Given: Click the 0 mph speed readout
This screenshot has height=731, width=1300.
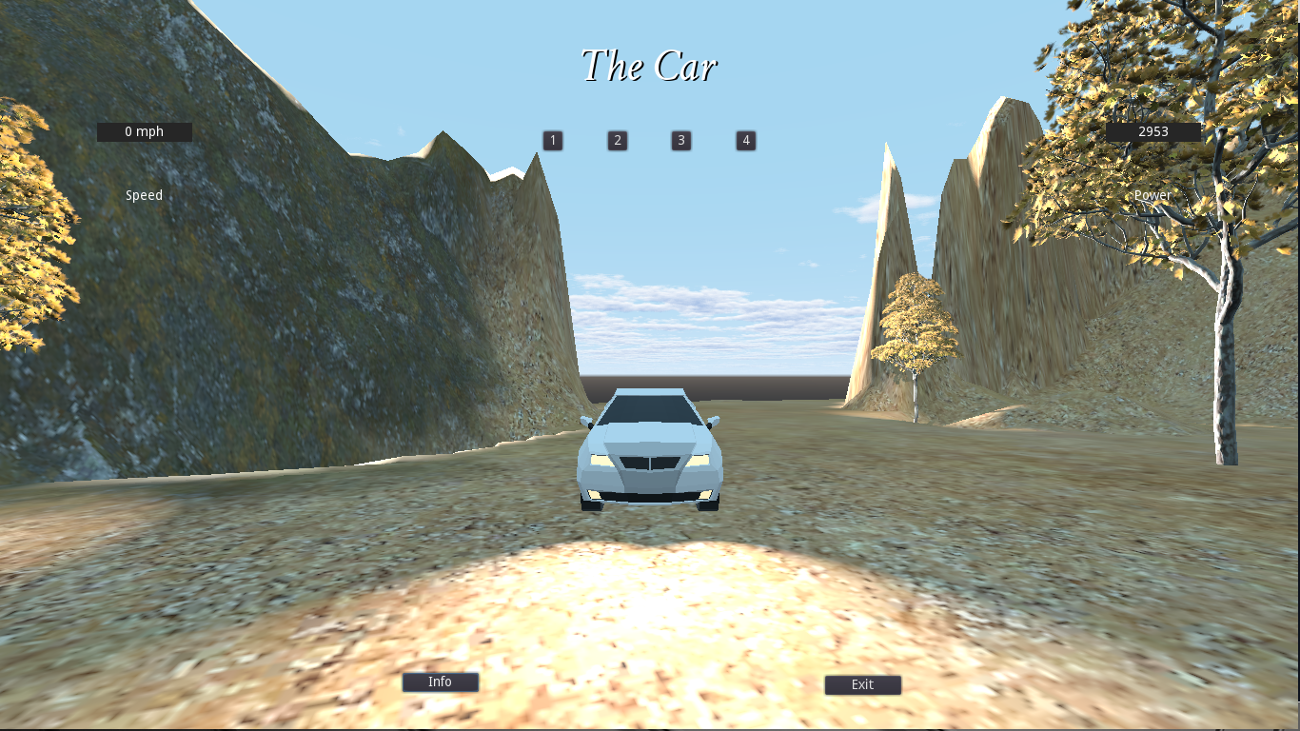Looking at the screenshot, I should coord(143,131).
